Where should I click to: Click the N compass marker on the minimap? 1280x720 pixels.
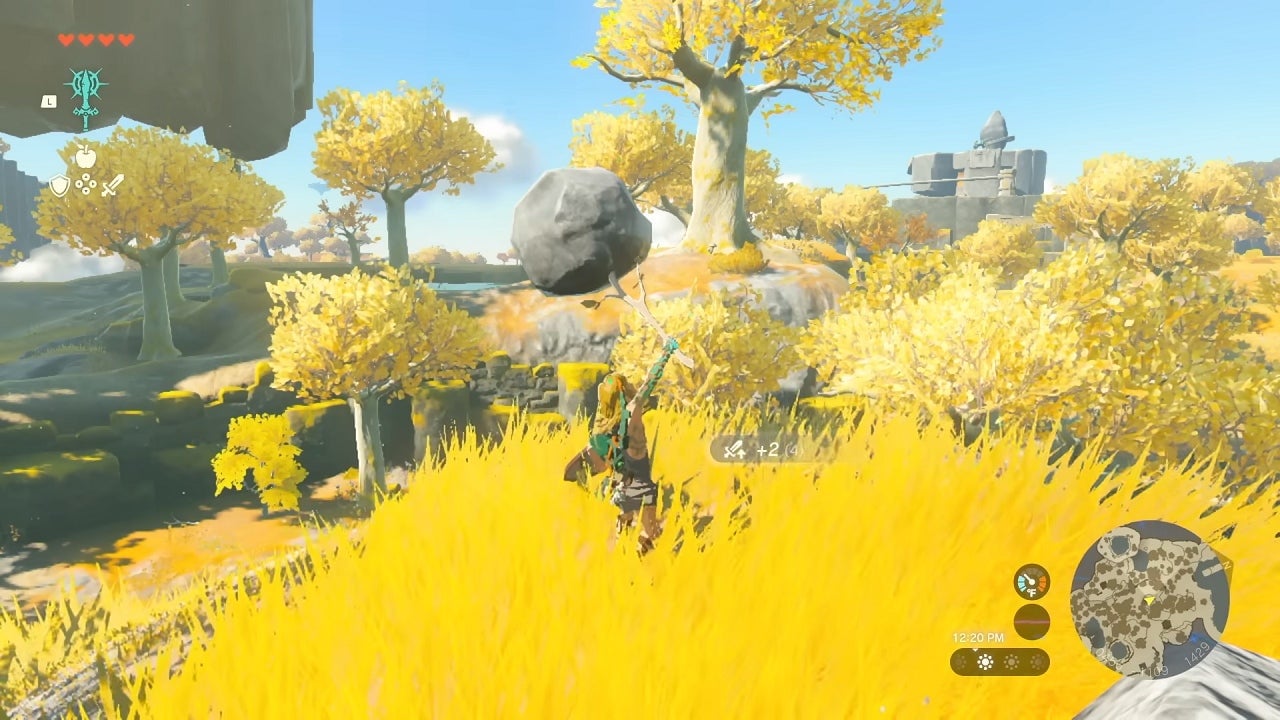(1227, 565)
